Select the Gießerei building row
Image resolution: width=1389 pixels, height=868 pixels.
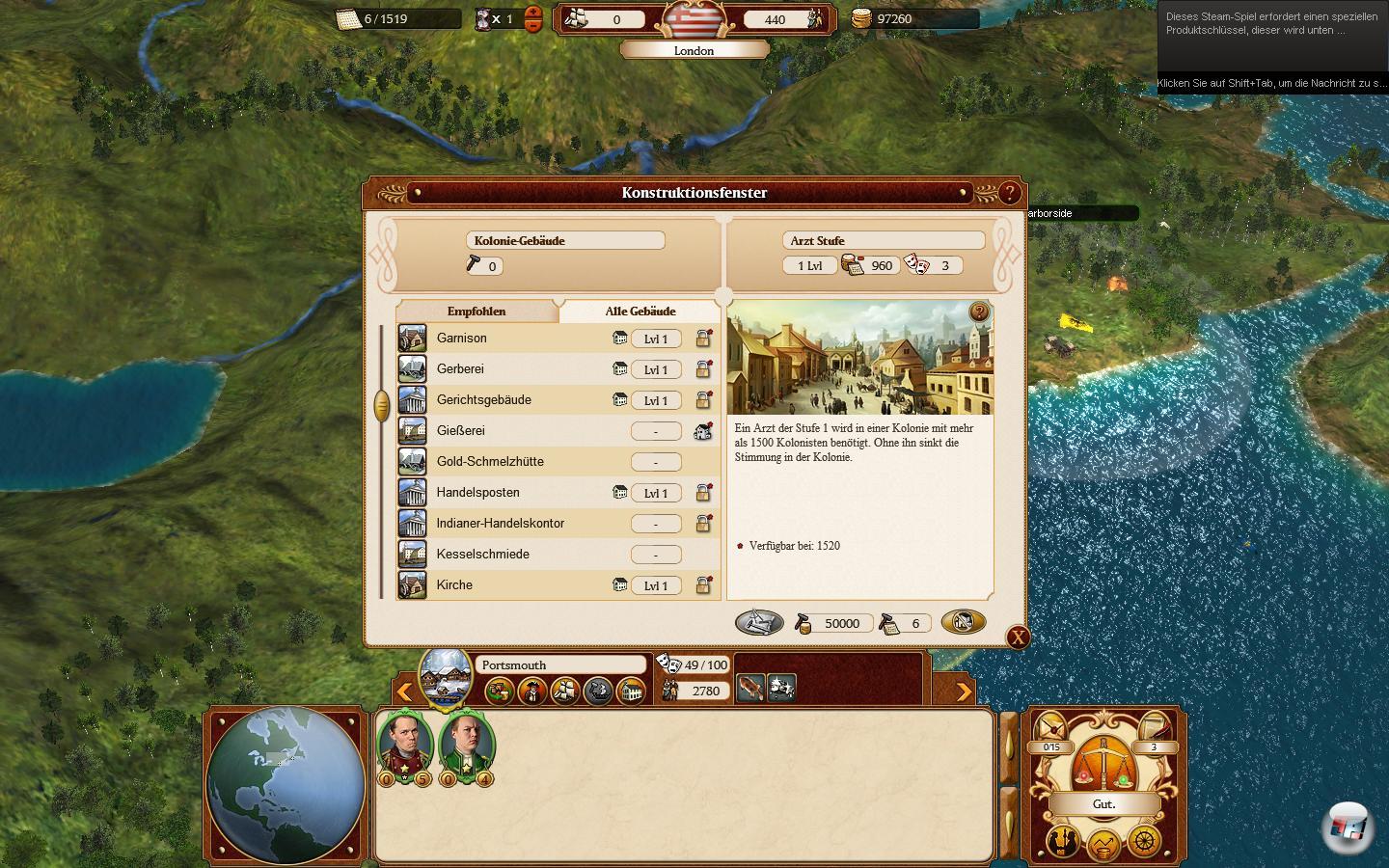(x=460, y=431)
